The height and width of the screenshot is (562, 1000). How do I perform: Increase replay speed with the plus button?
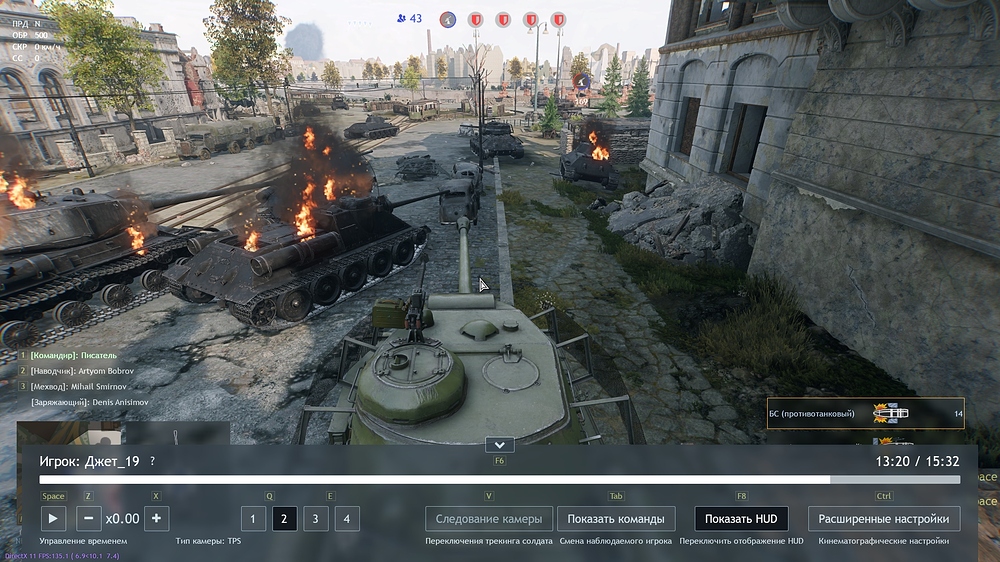pyautogui.click(x=156, y=518)
